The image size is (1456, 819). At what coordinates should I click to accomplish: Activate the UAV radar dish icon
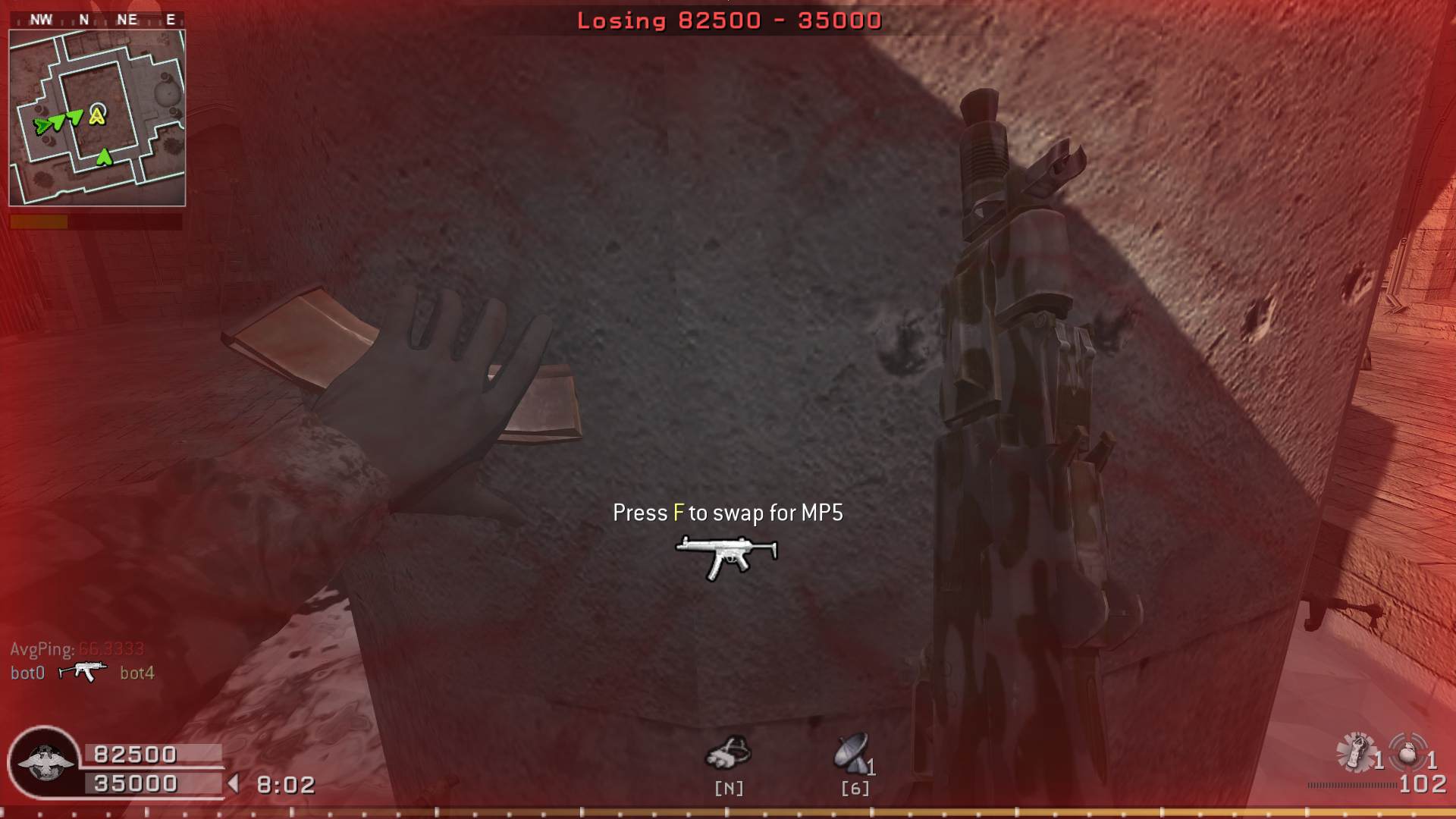852,752
